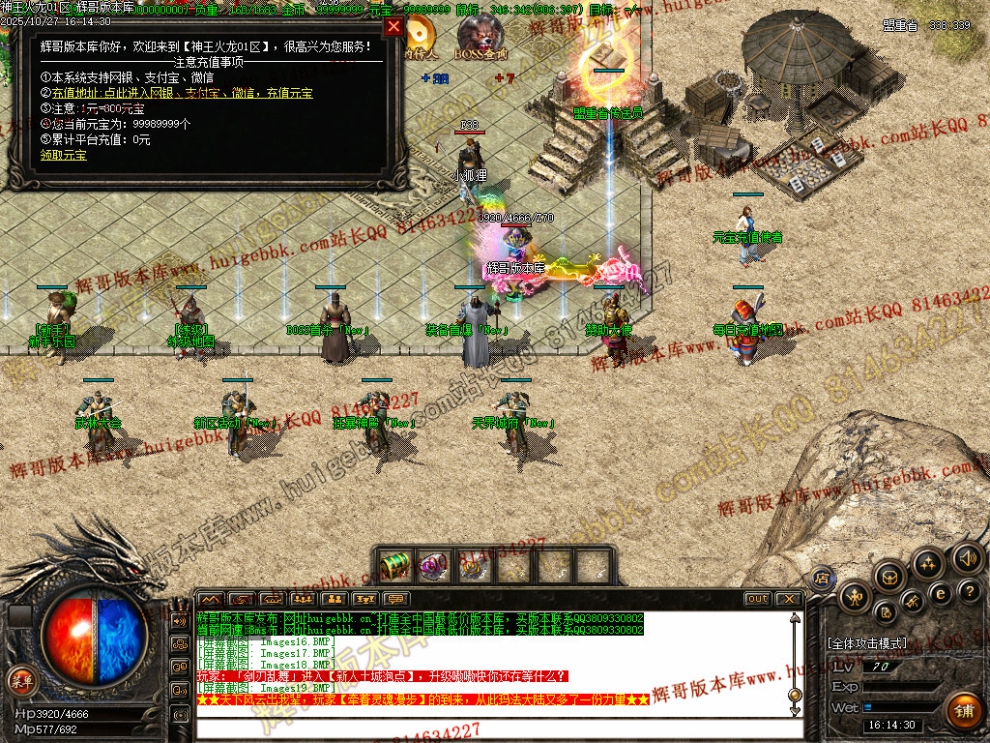Click the chat scrollbar up arrow
Image resolution: width=990 pixels, height=743 pixels.
[795, 619]
